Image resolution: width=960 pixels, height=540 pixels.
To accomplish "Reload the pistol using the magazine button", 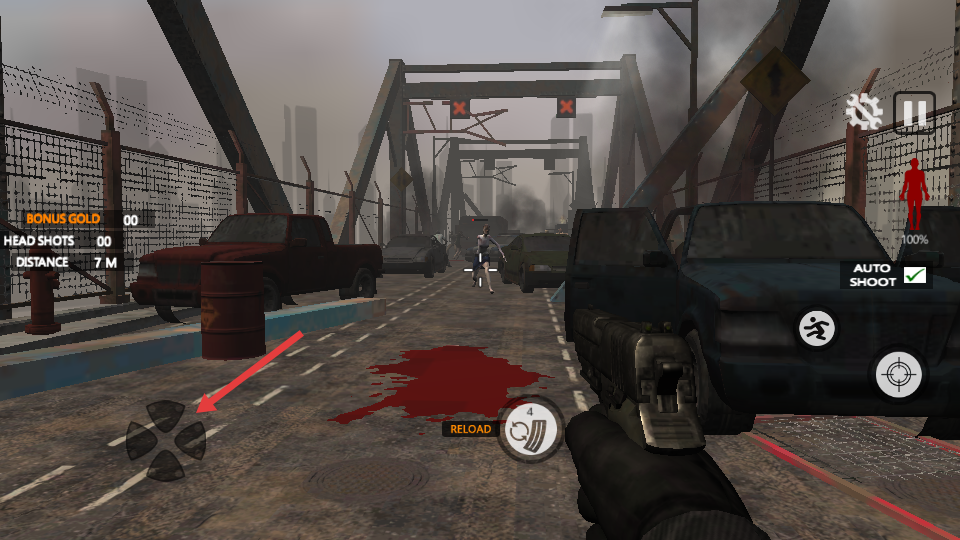I will (531, 430).
